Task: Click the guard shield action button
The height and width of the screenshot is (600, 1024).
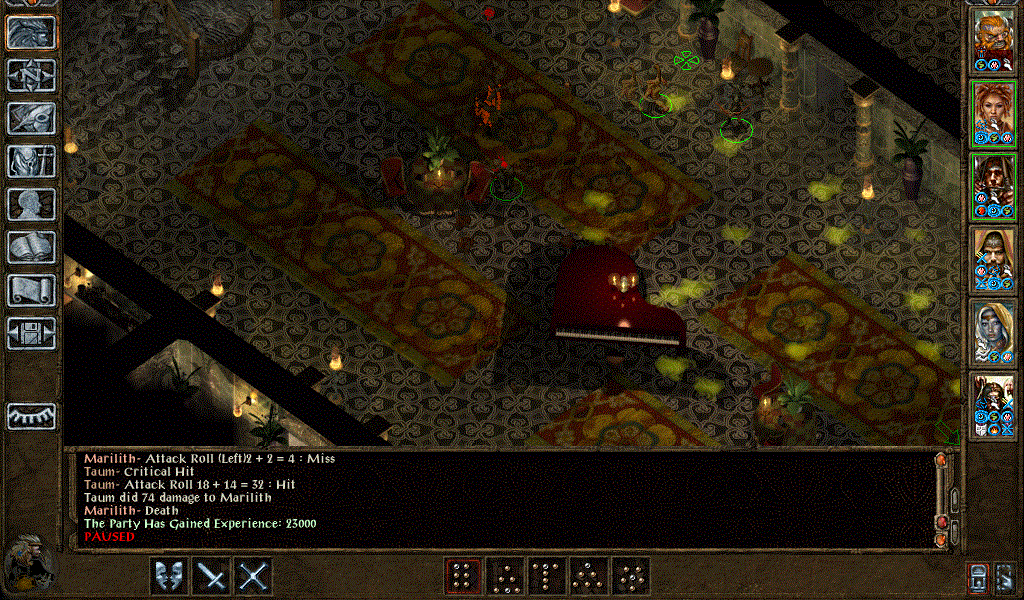Action: pyautogui.click(x=169, y=576)
